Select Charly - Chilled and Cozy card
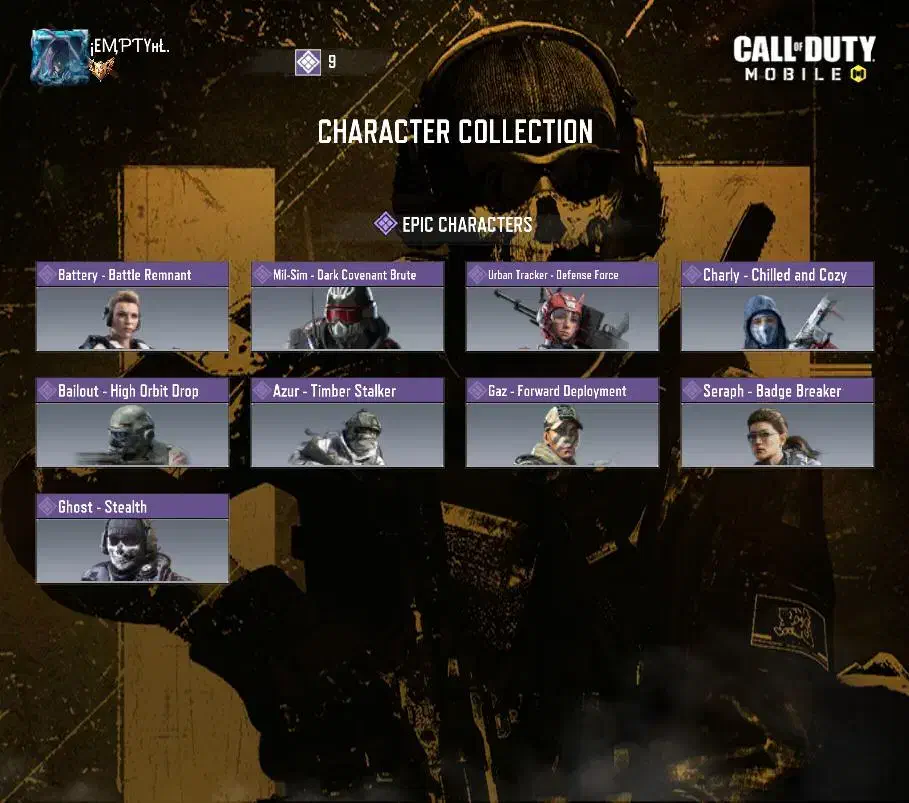909x803 pixels. 777,307
